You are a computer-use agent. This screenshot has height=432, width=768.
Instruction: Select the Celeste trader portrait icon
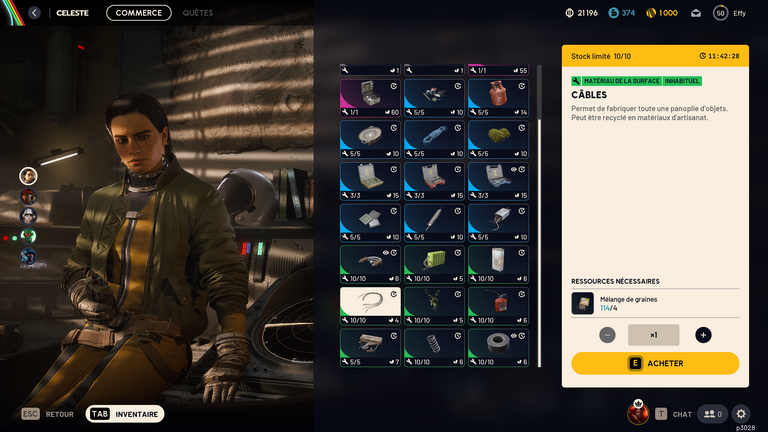pyautogui.click(x=28, y=176)
